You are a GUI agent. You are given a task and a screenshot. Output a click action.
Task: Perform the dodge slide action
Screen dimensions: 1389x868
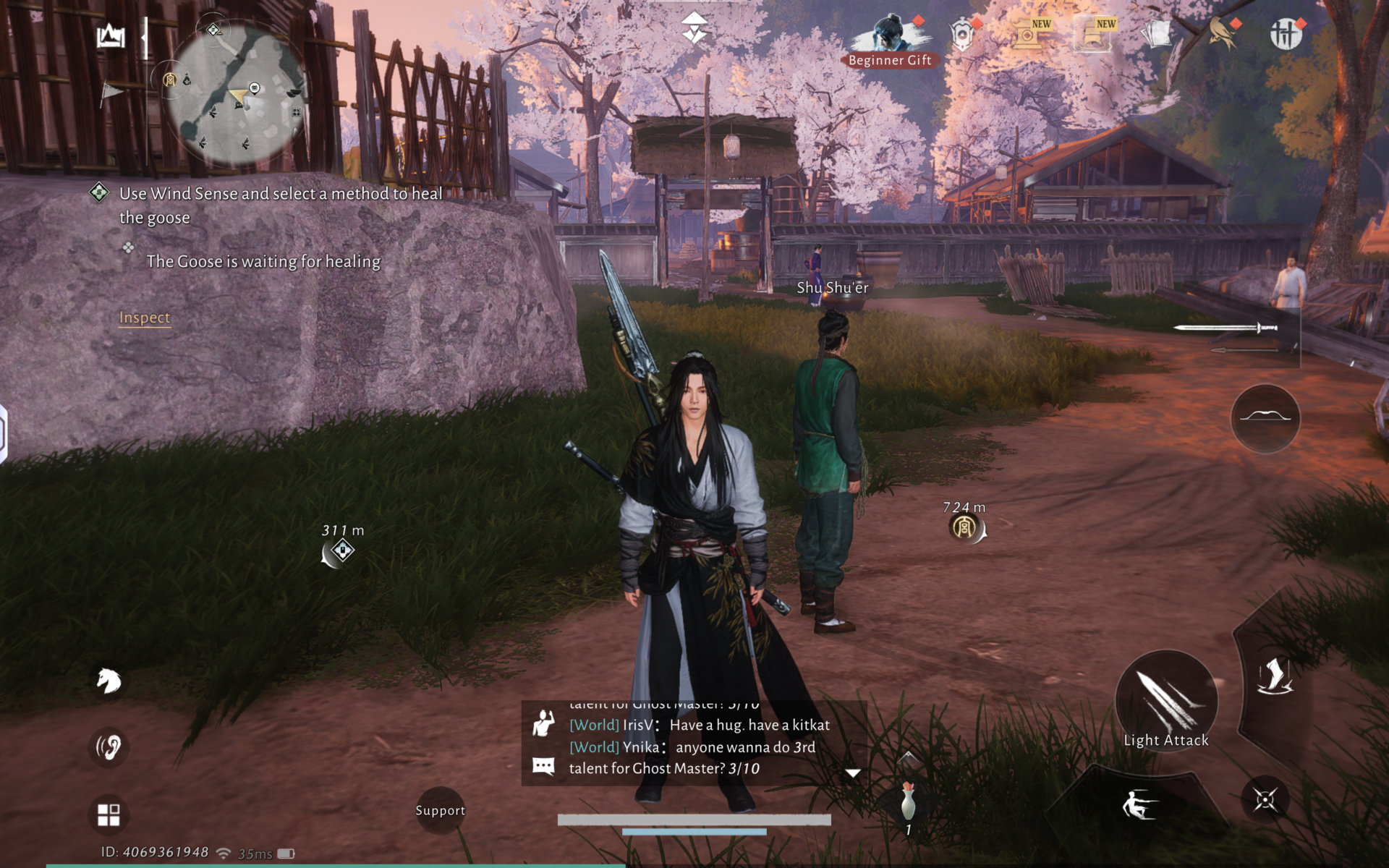1139,804
